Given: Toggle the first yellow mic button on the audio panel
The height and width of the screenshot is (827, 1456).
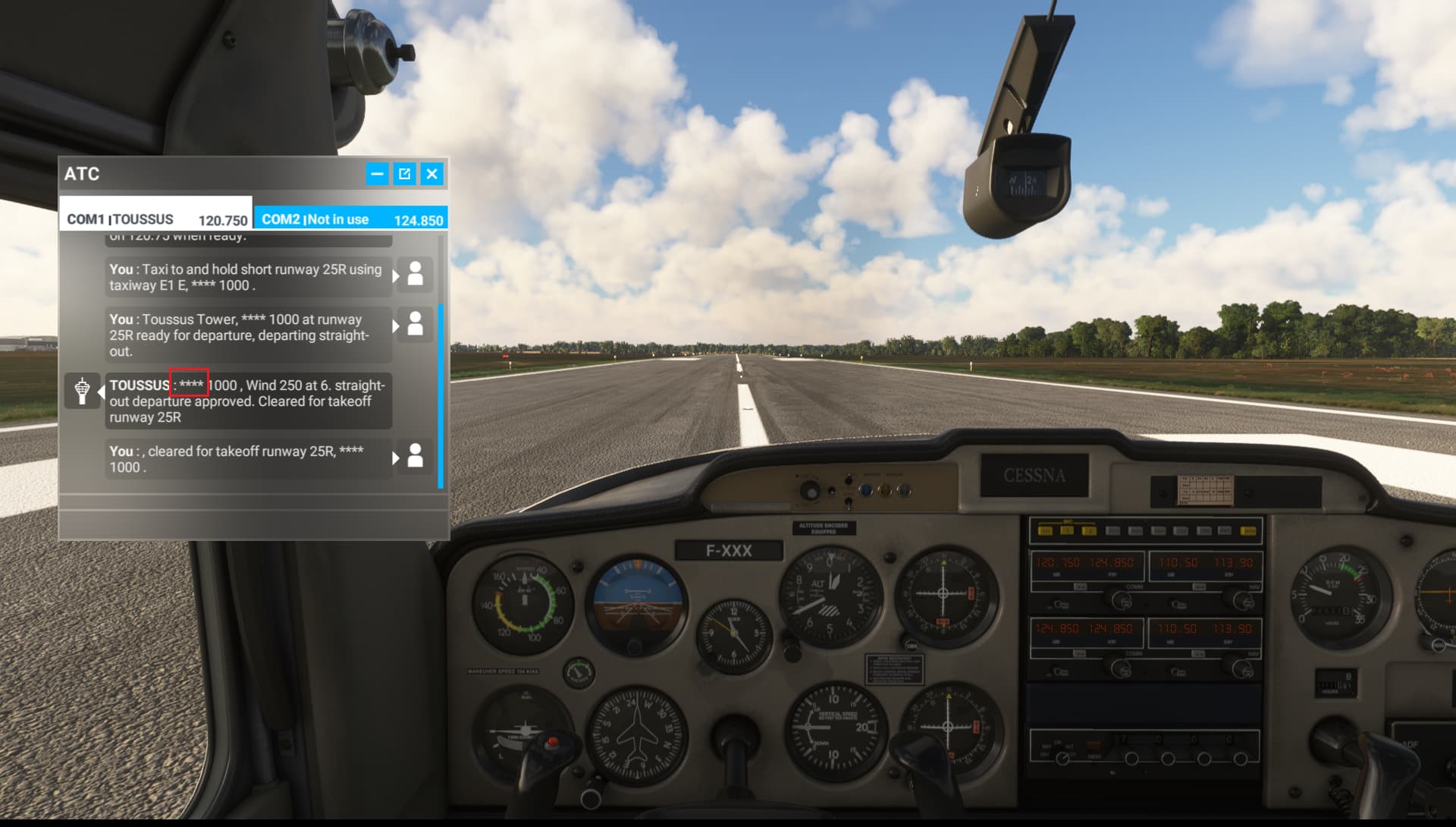Looking at the screenshot, I should point(1046,531).
